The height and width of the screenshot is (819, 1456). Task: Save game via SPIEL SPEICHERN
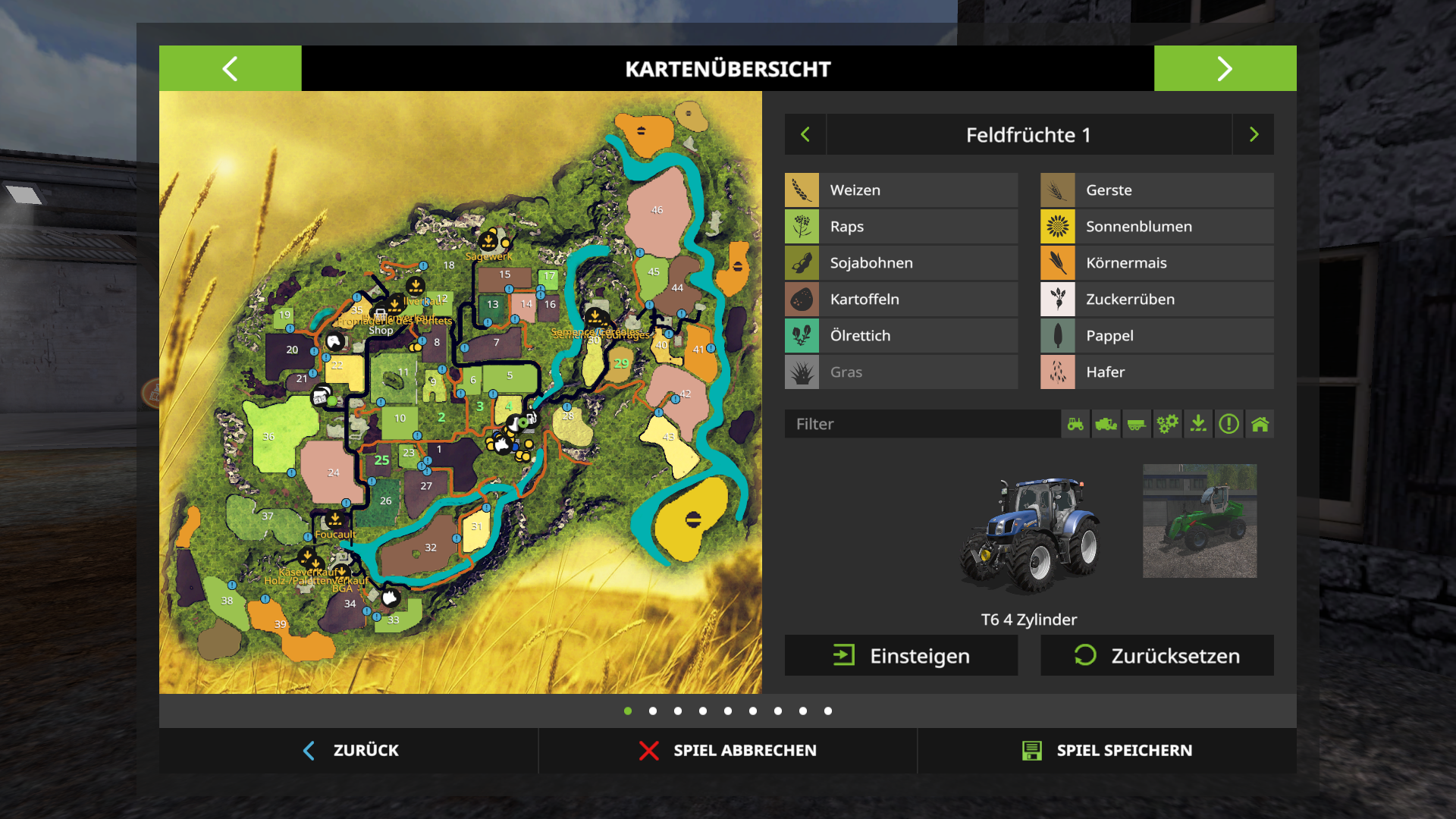[x=1107, y=750]
